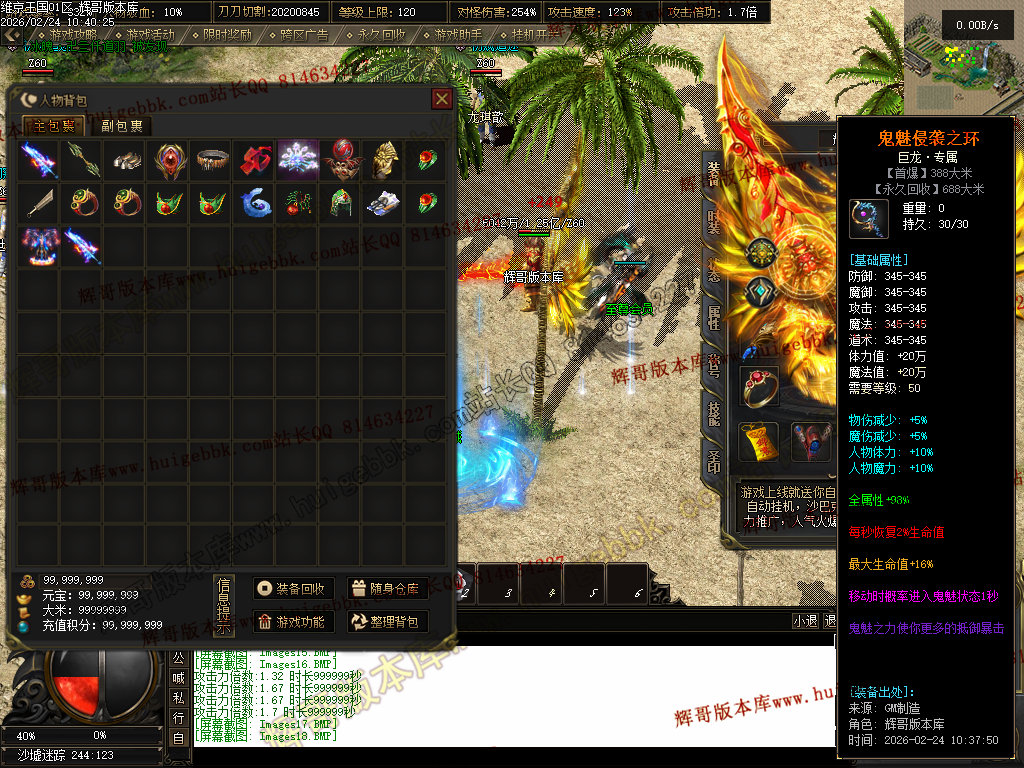Select the golden helmet in the backpack
This screenshot has height=768, width=1024.
coord(385,159)
